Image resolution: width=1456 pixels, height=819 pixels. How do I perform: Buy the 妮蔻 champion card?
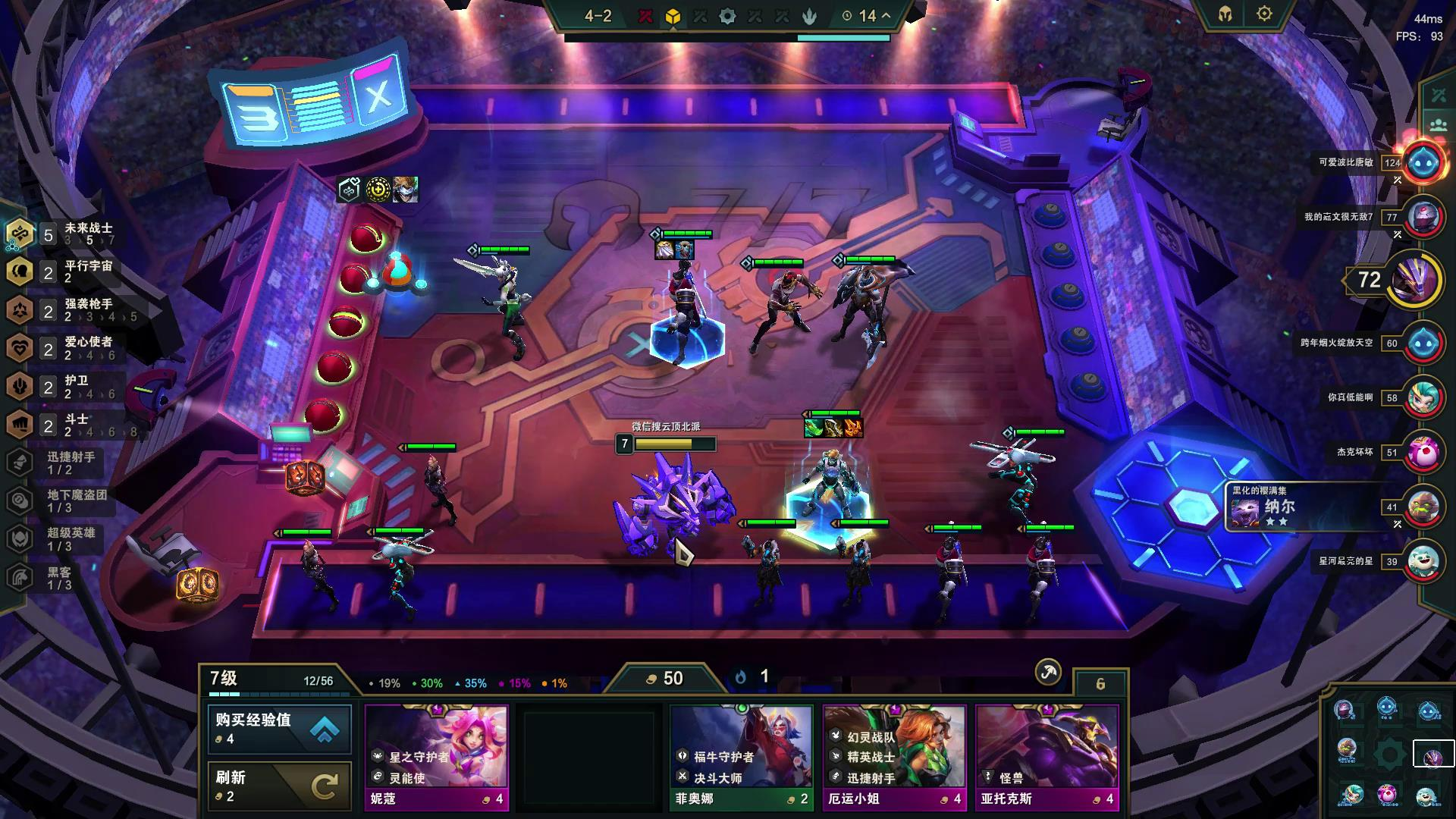[437, 757]
